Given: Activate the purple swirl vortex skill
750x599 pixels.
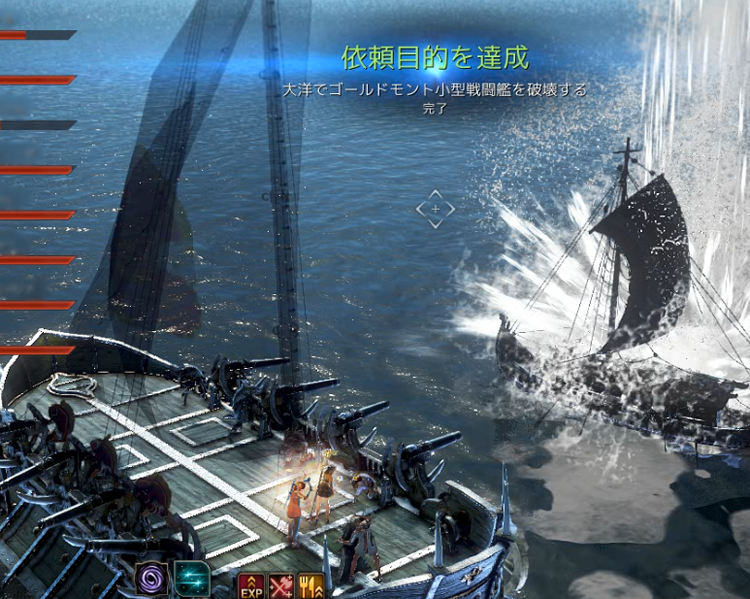Looking at the screenshot, I should tap(153, 579).
